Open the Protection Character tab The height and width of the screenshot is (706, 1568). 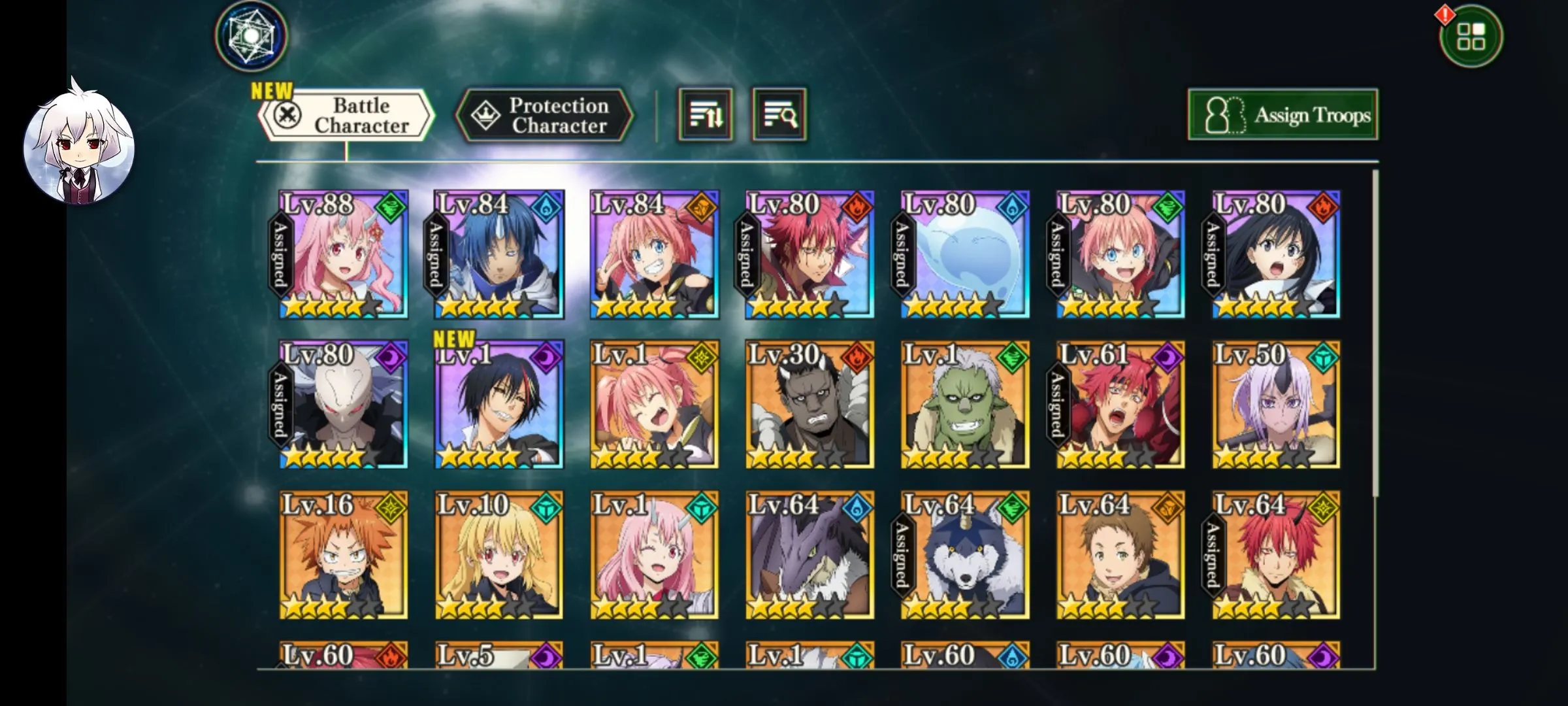(544, 116)
